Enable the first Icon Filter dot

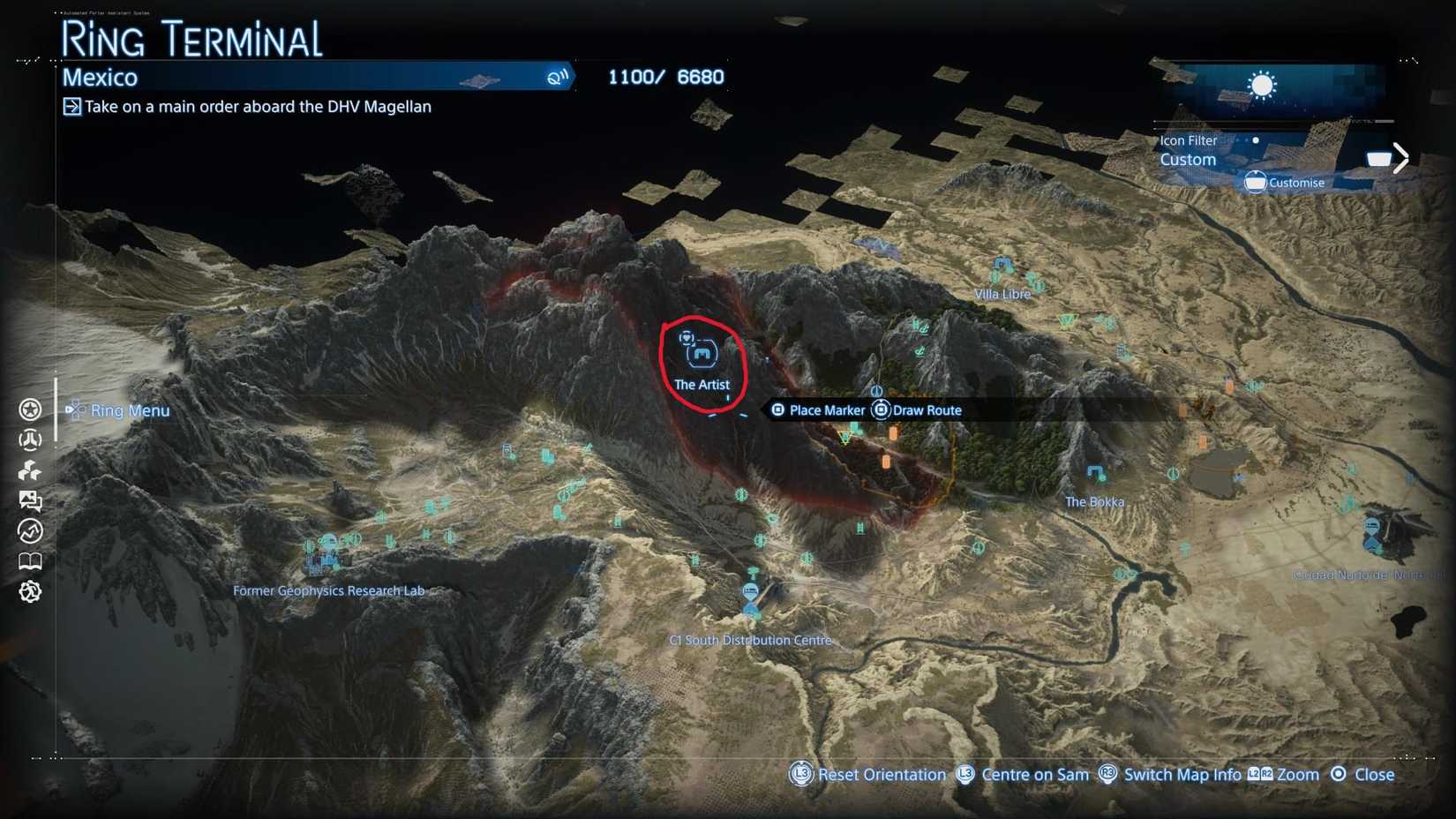[x=1238, y=140]
